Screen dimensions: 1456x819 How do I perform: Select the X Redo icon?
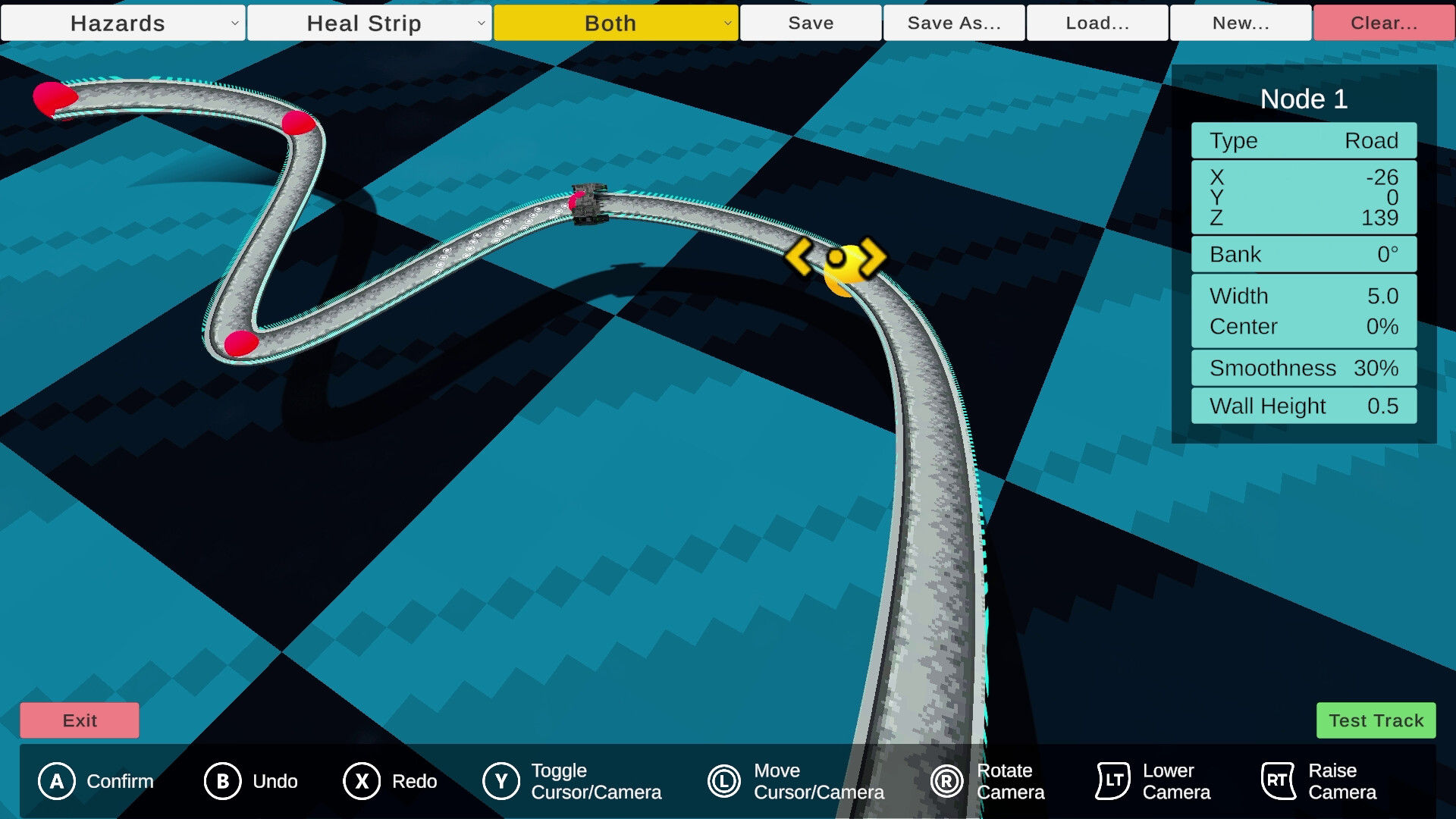click(362, 781)
